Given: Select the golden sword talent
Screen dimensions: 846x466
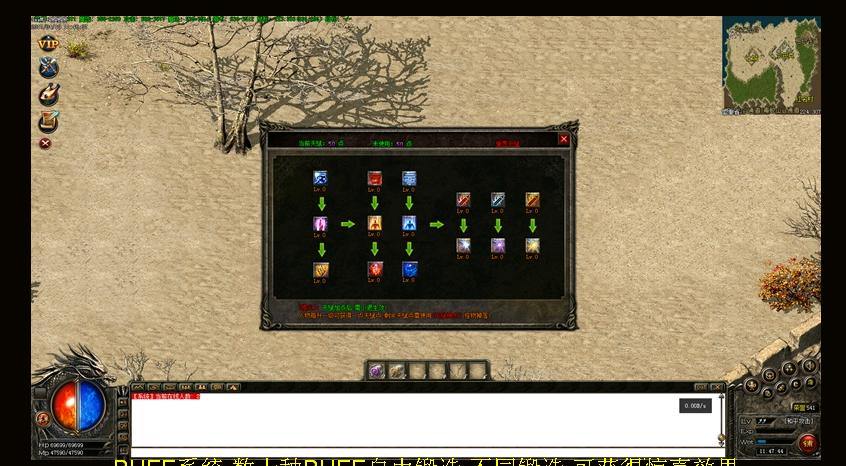Looking at the screenshot, I should pyautogui.click(x=532, y=200).
